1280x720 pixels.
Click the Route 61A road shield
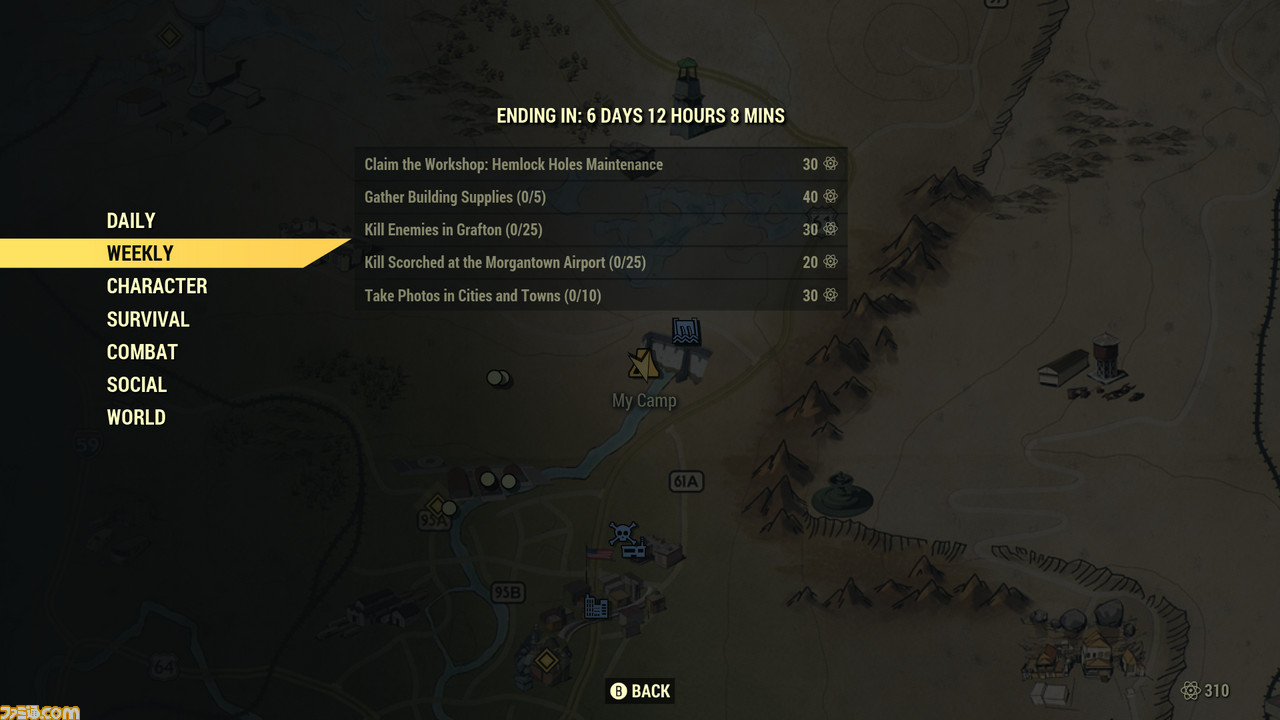(688, 481)
